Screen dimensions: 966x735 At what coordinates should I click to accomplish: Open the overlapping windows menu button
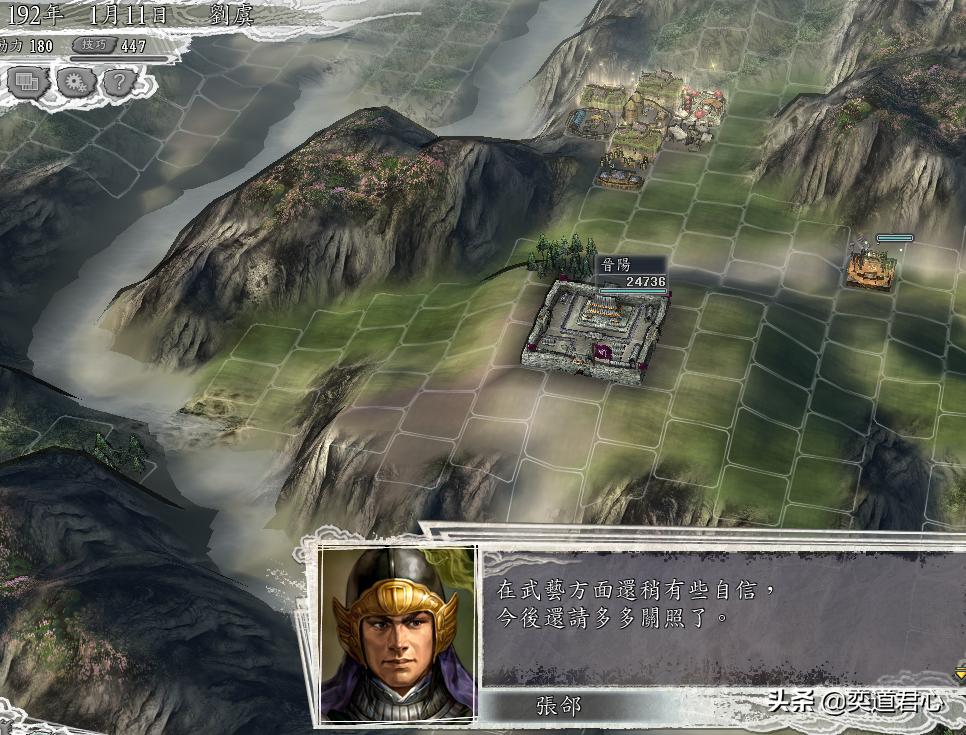pyautogui.click(x=26, y=82)
